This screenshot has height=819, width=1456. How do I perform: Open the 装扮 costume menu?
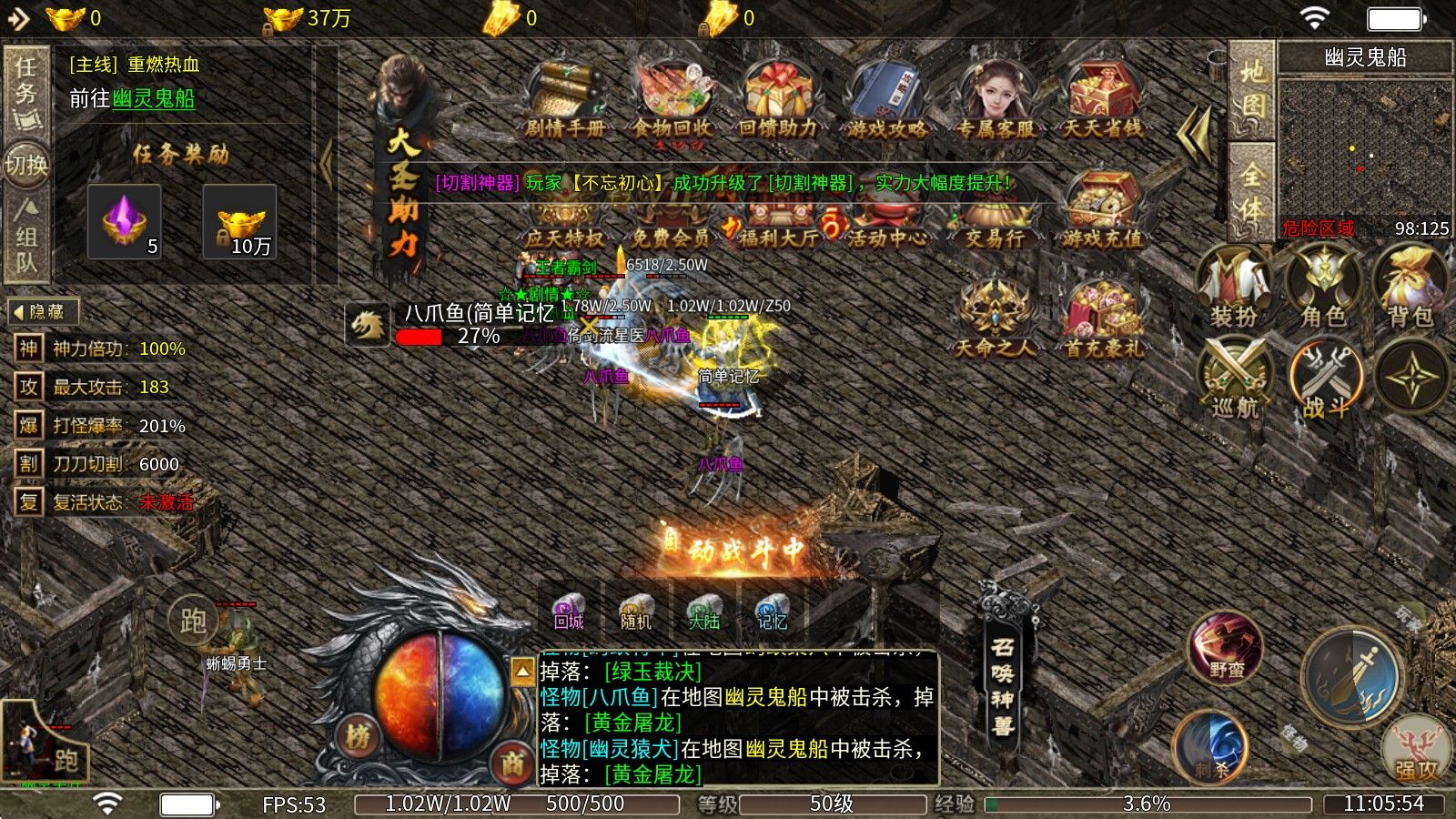pos(1234,287)
